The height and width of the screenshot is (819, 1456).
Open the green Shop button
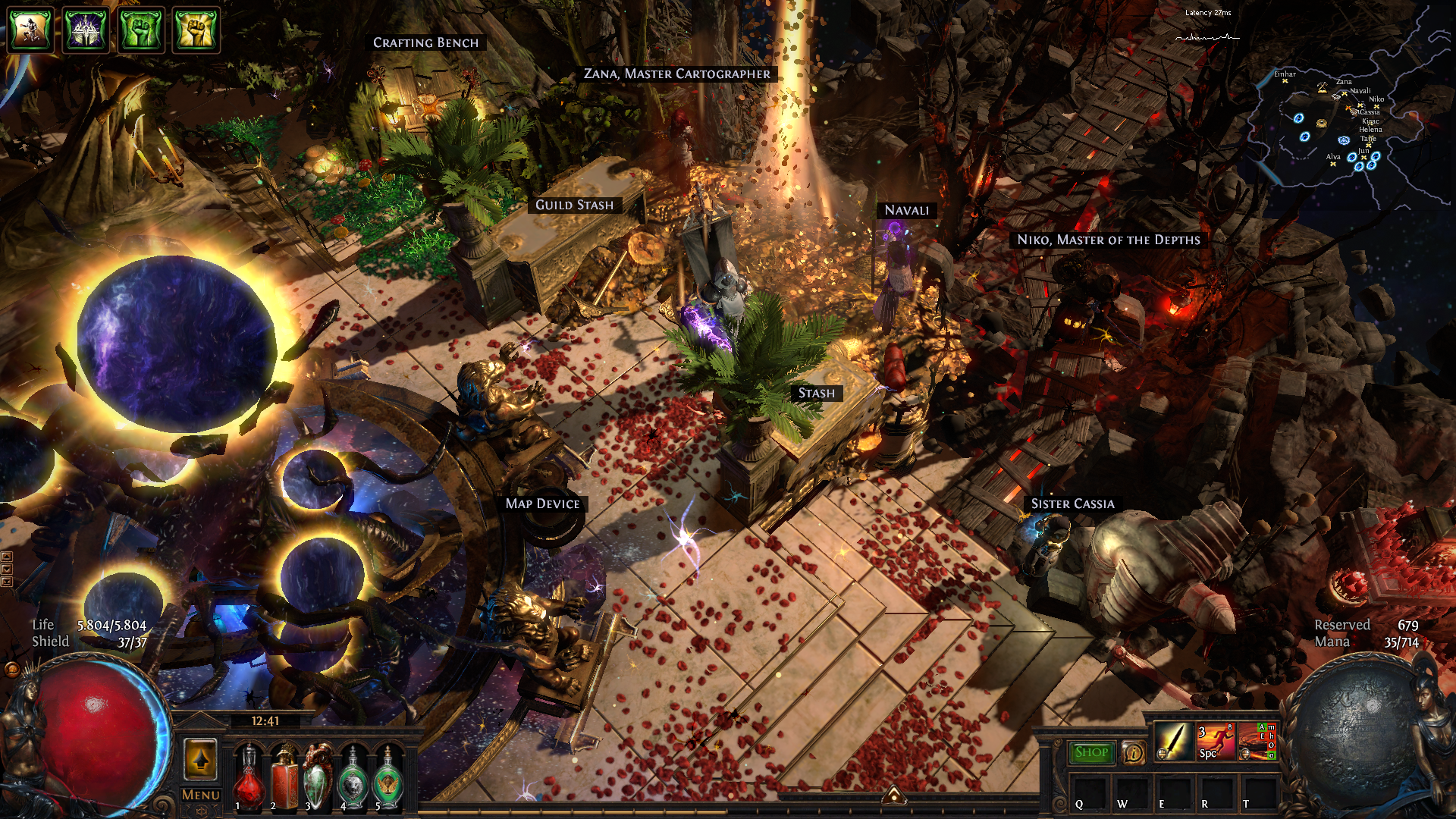pyautogui.click(x=1091, y=752)
